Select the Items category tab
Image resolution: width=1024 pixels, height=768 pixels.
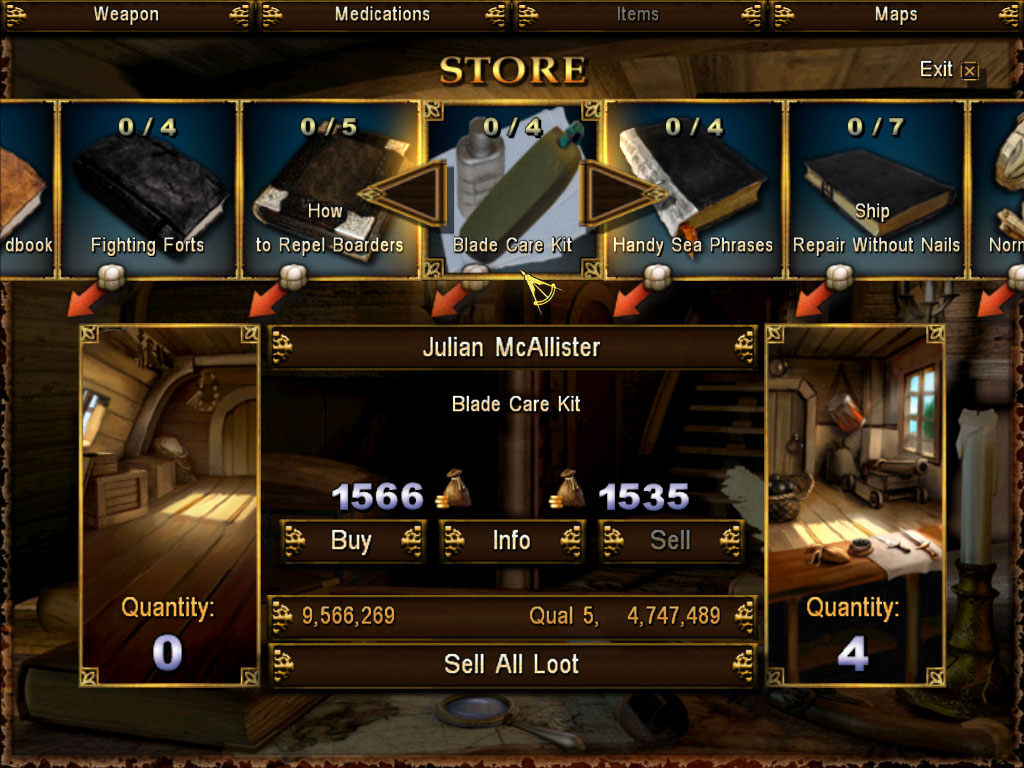pos(638,14)
